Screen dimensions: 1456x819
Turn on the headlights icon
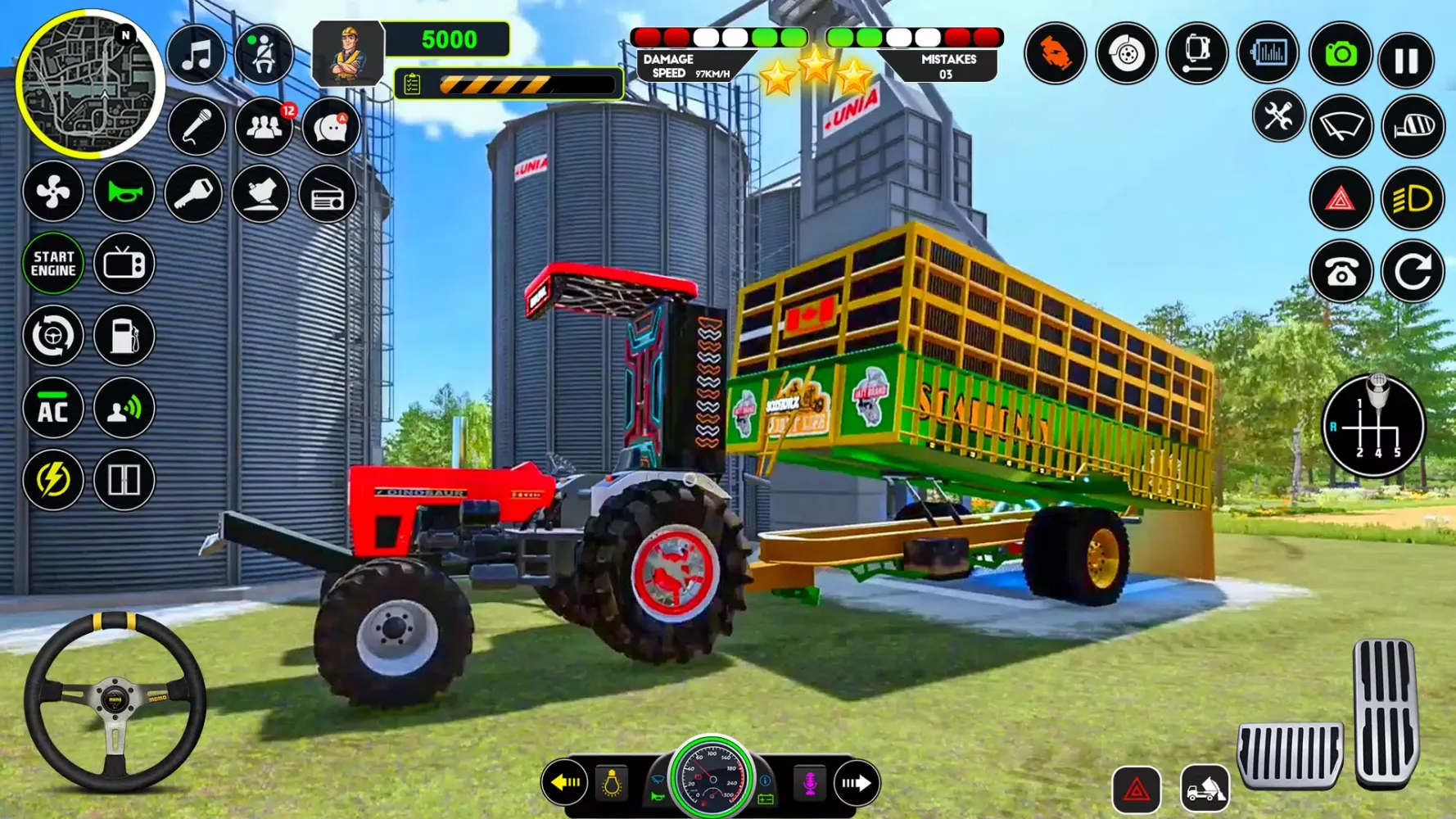pos(1413,199)
